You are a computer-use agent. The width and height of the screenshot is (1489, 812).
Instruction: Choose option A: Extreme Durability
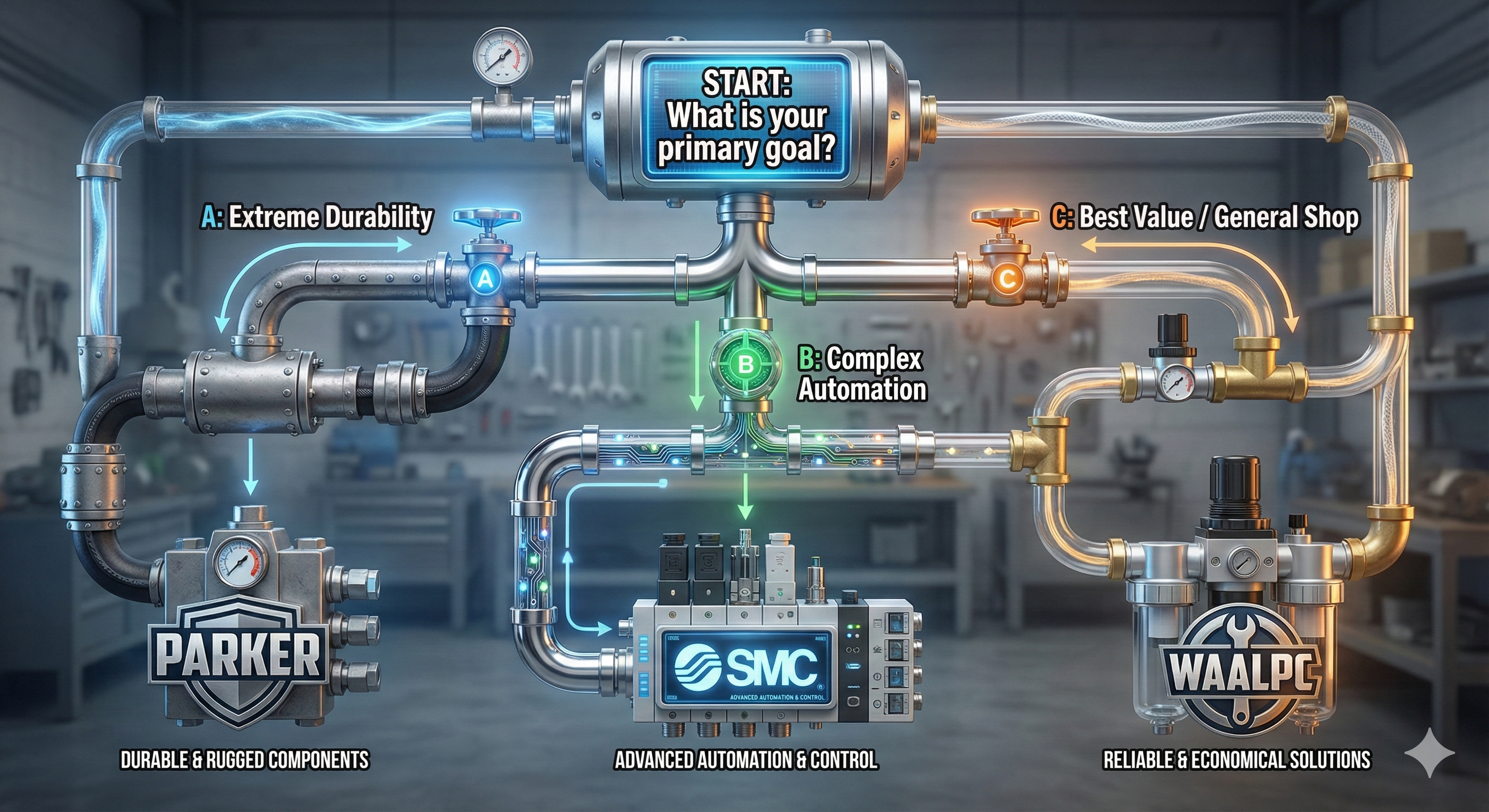317,218
